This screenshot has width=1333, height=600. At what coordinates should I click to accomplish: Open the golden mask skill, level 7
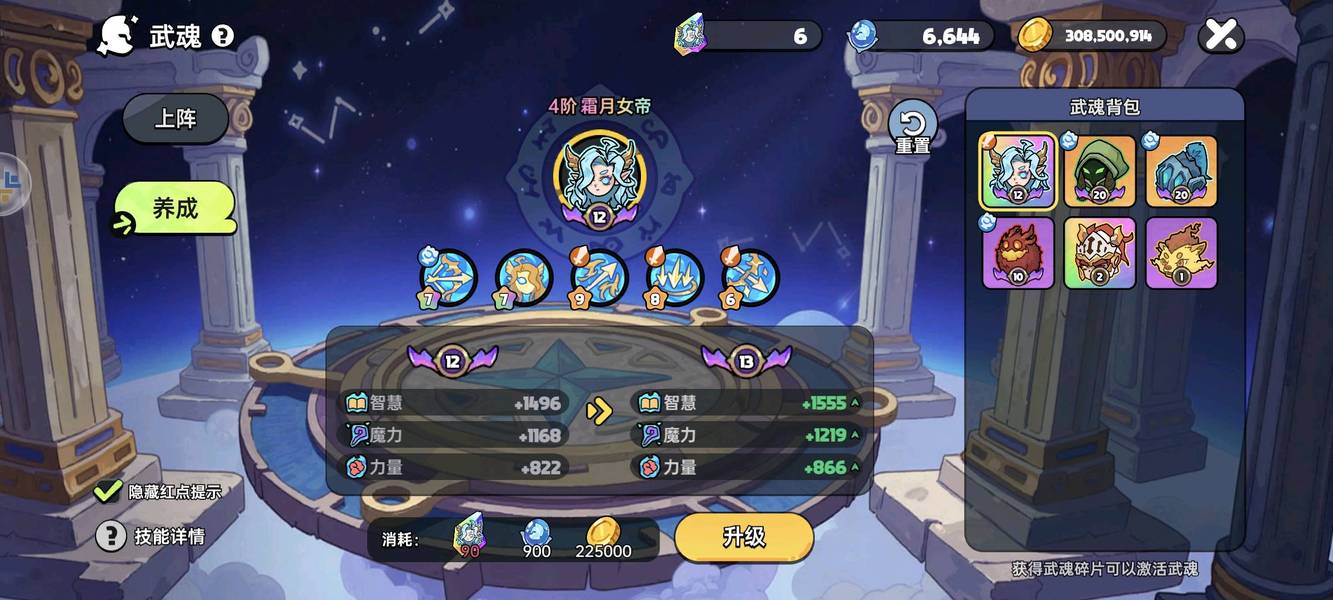(524, 277)
